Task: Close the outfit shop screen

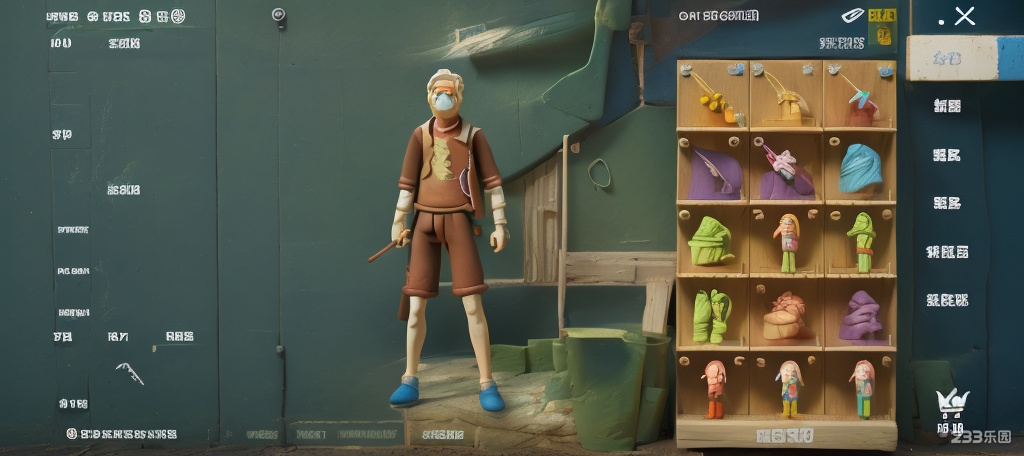Action: coord(964,16)
